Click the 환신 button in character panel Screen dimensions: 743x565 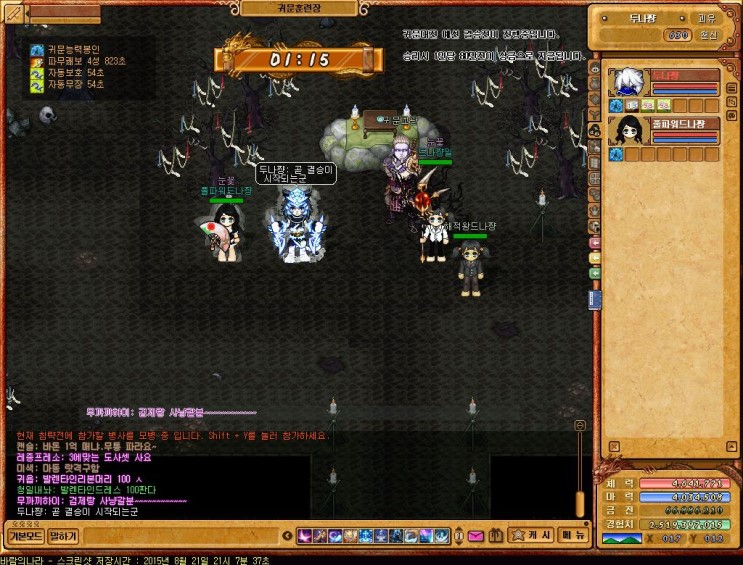(x=706, y=35)
